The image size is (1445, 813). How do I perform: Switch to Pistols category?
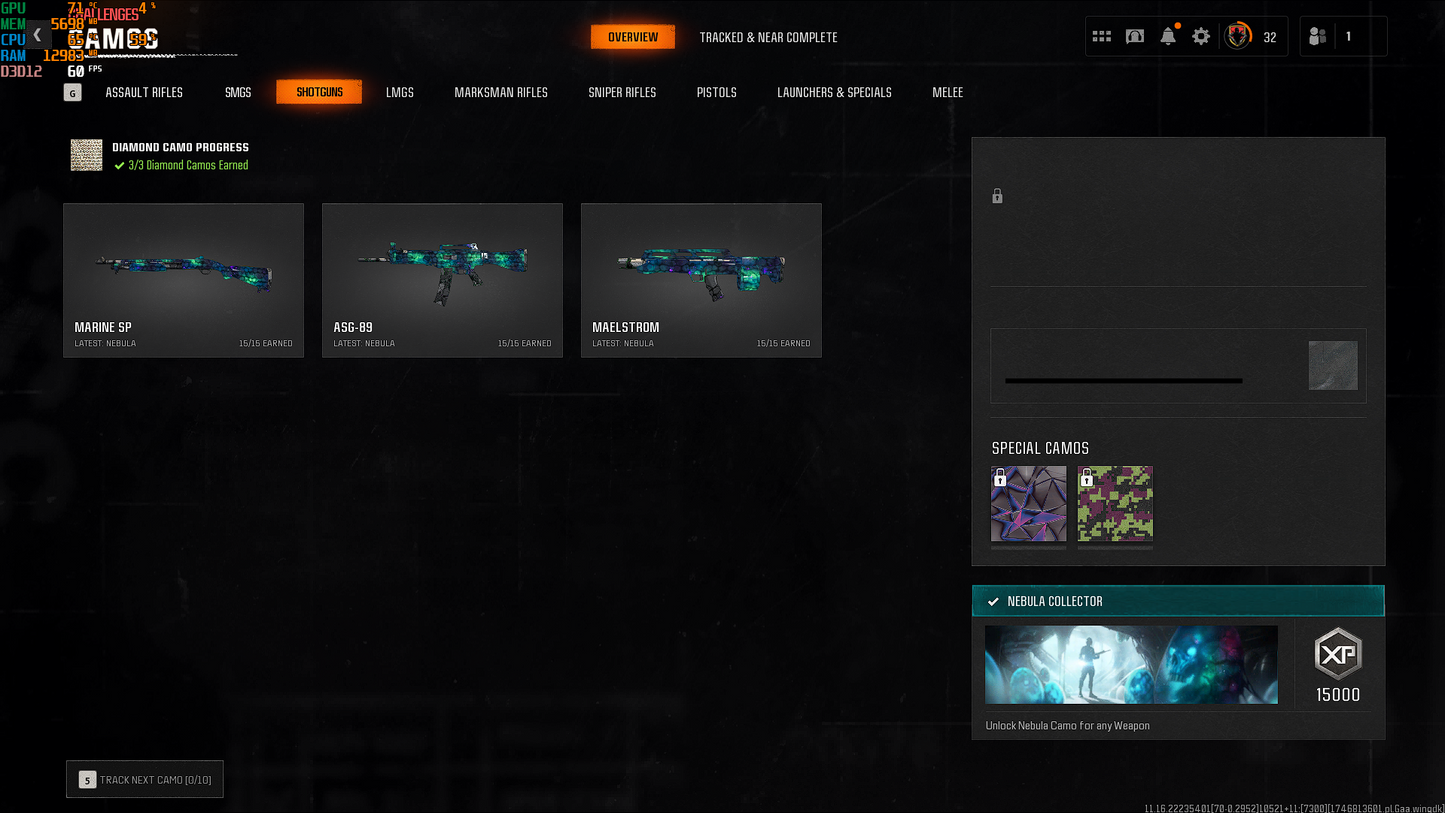(x=716, y=92)
